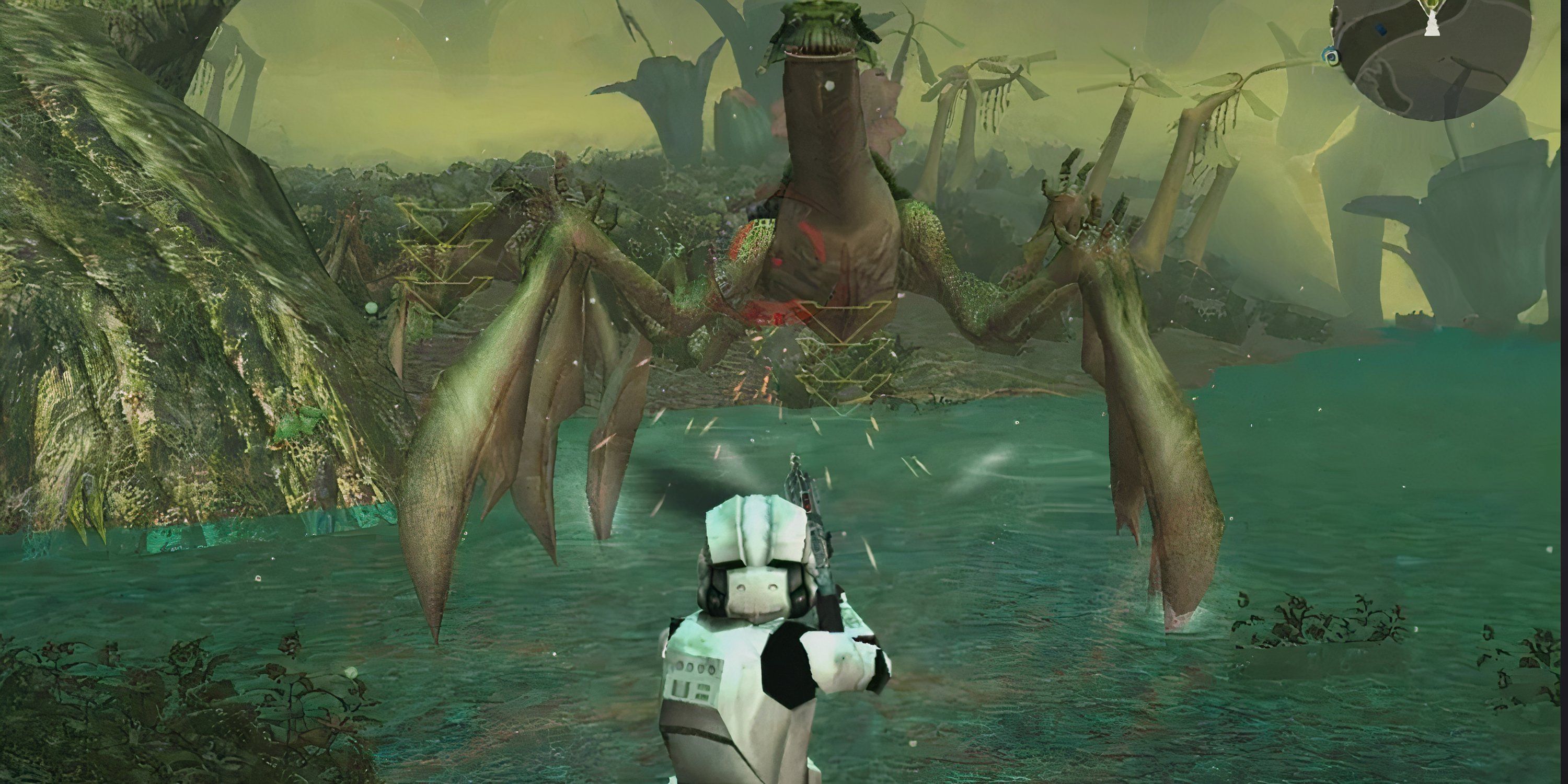The height and width of the screenshot is (784, 1568).
Task: Select the blue unit marker inside the minimap
Action: pyautogui.click(x=1380, y=28)
